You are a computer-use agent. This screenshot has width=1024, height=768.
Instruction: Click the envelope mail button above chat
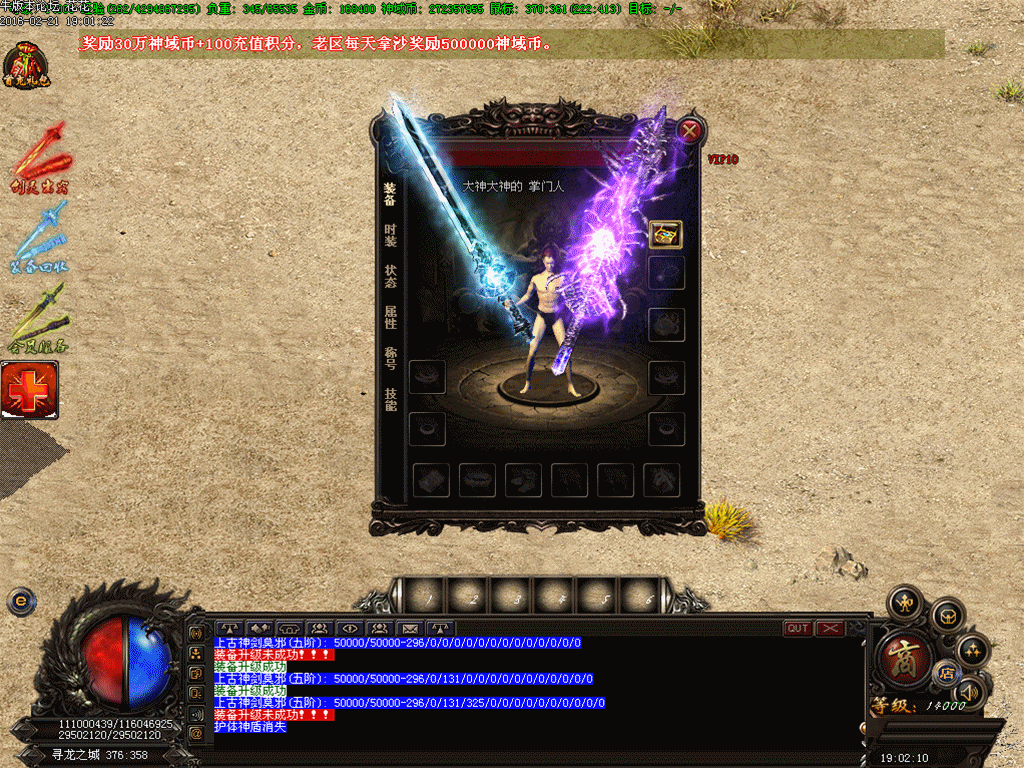coord(409,628)
